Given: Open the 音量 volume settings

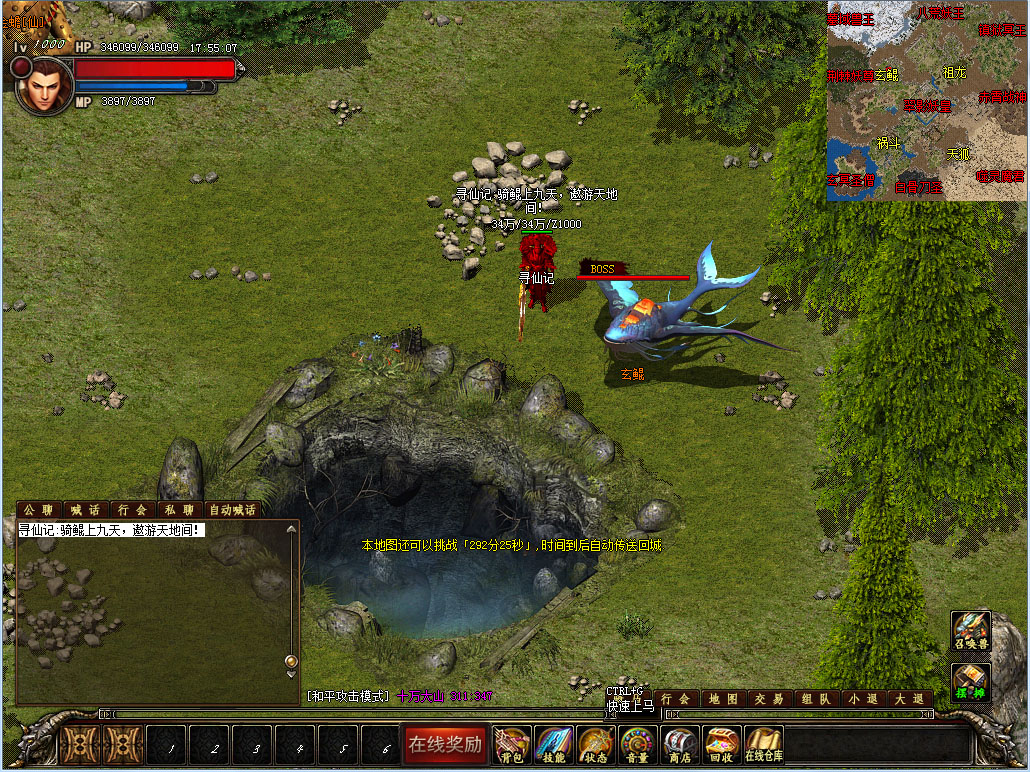Looking at the screenshot, I should 638,744.
